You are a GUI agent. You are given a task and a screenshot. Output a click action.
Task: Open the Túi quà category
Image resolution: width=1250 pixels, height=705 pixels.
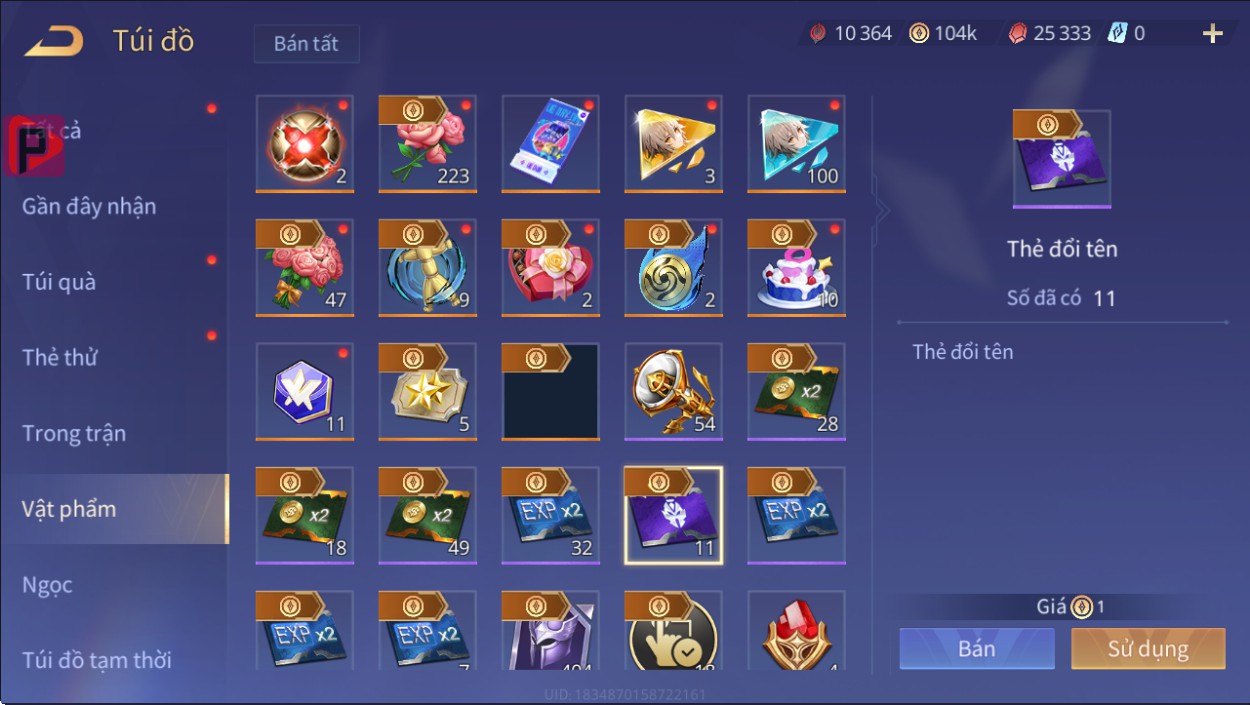point(59,282)
